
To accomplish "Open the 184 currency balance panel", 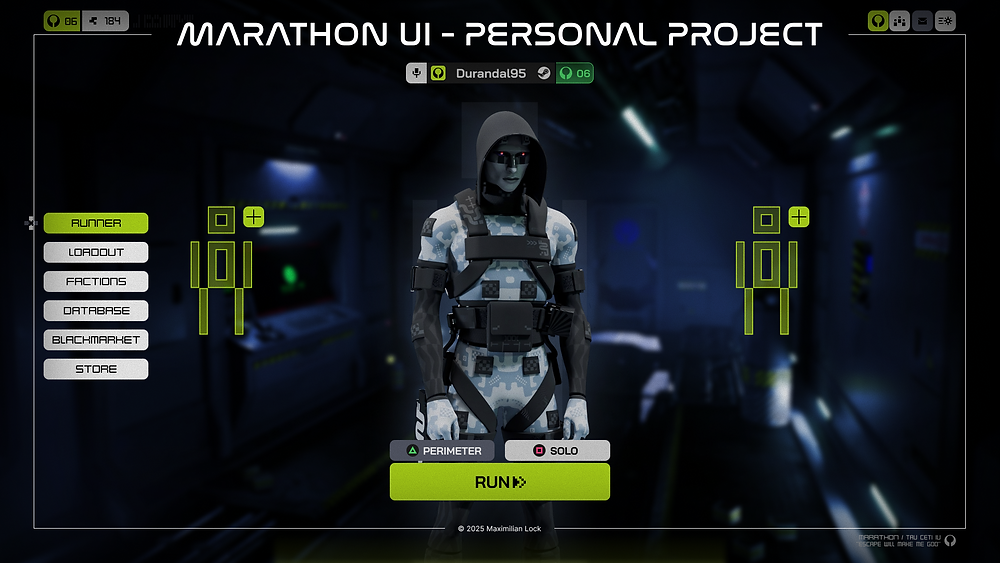I will 105,20.
